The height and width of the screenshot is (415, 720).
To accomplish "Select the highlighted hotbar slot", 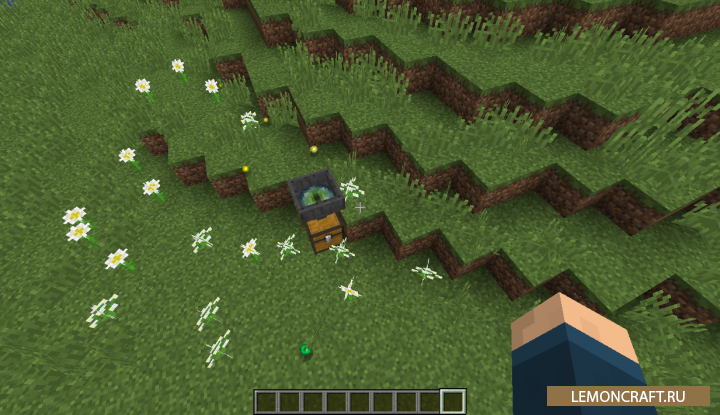I will [453, 401].
